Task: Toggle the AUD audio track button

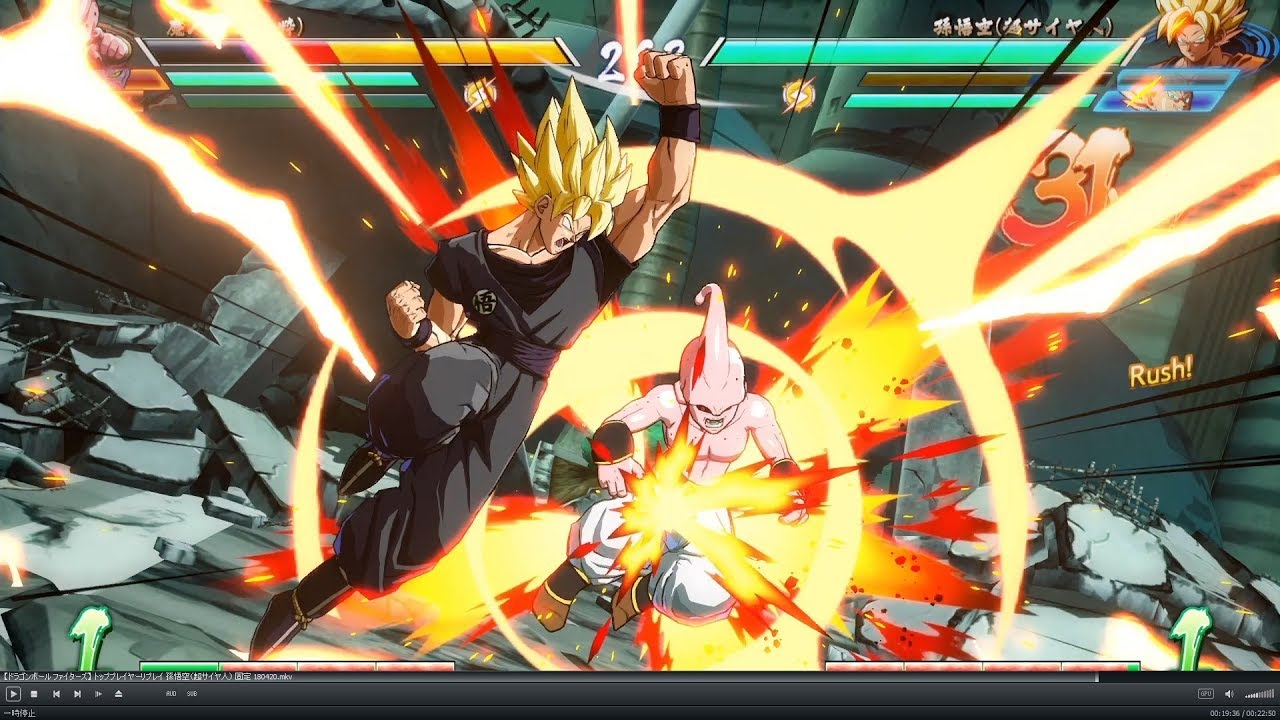Action: click(x=172, y=694)
